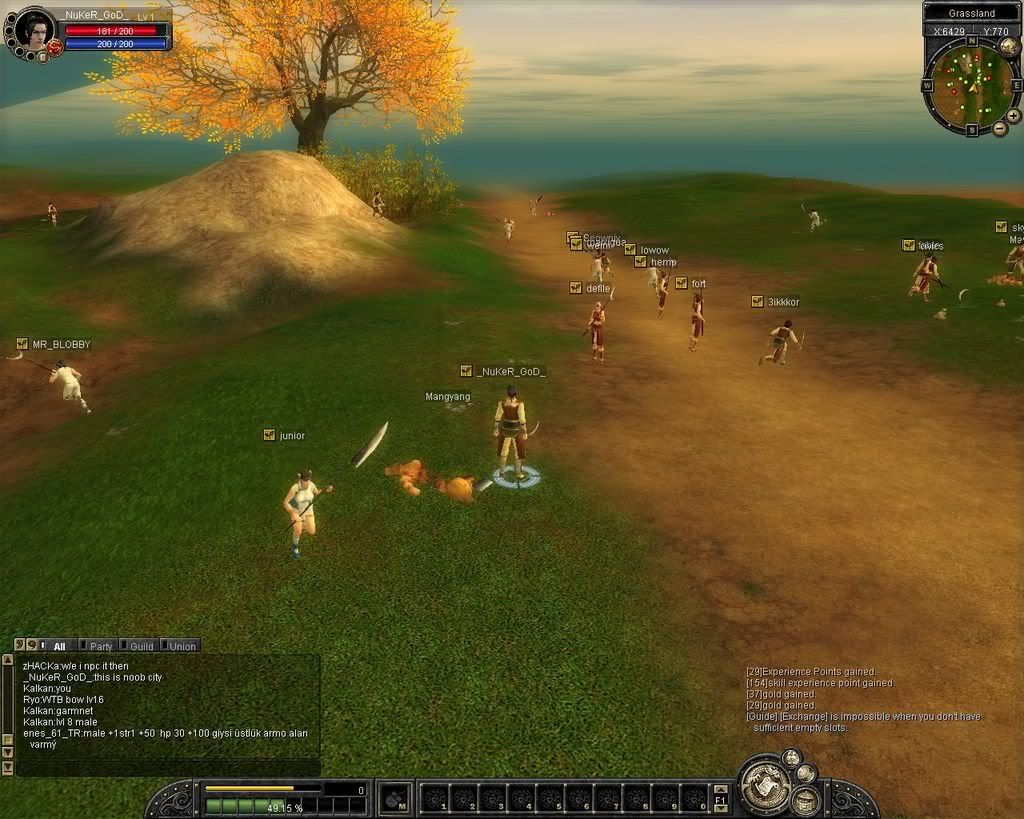
Task: Show the Union chat tab
Action: (180, 646)
